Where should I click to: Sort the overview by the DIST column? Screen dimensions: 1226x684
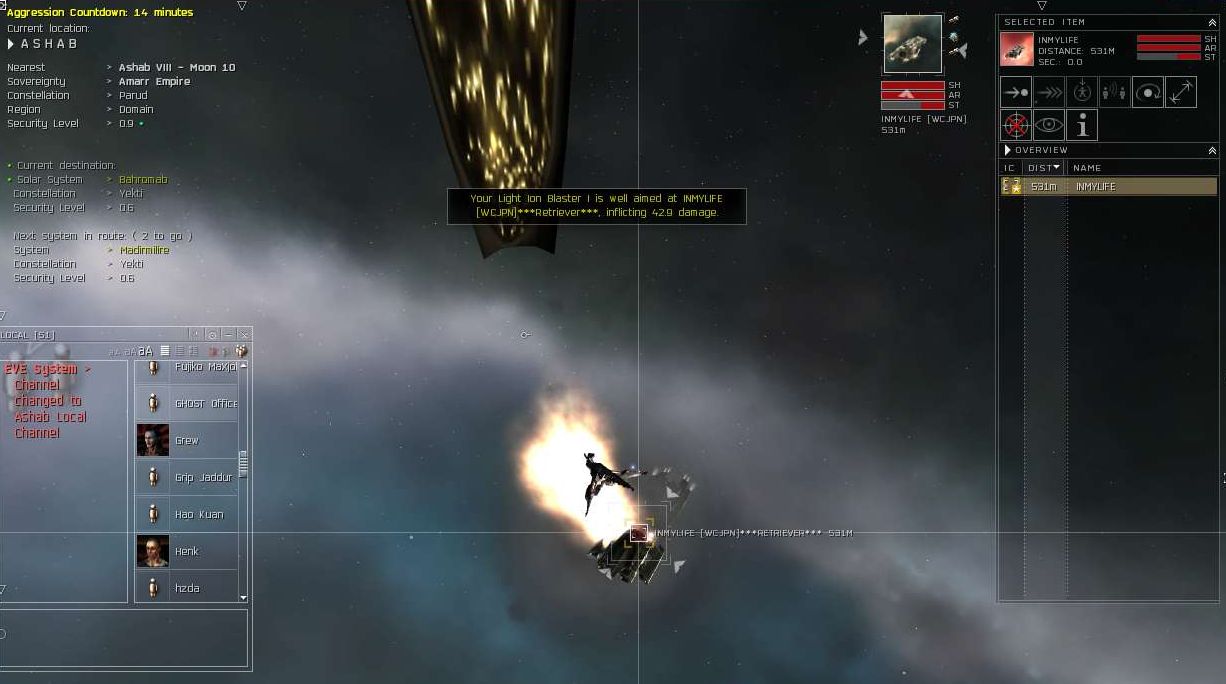coord(1043,168)
